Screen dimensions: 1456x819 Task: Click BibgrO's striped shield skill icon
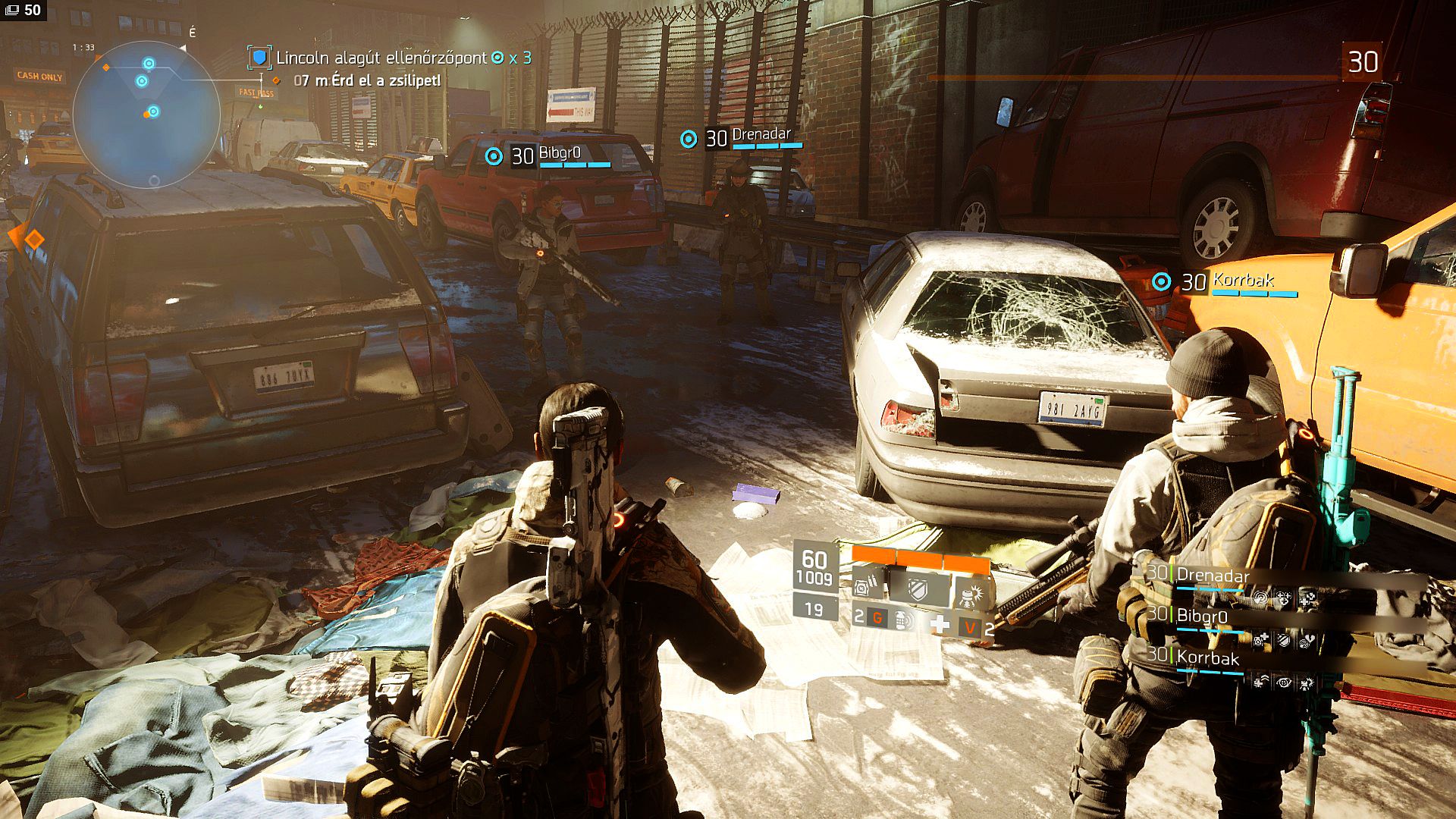(1283, 642)
